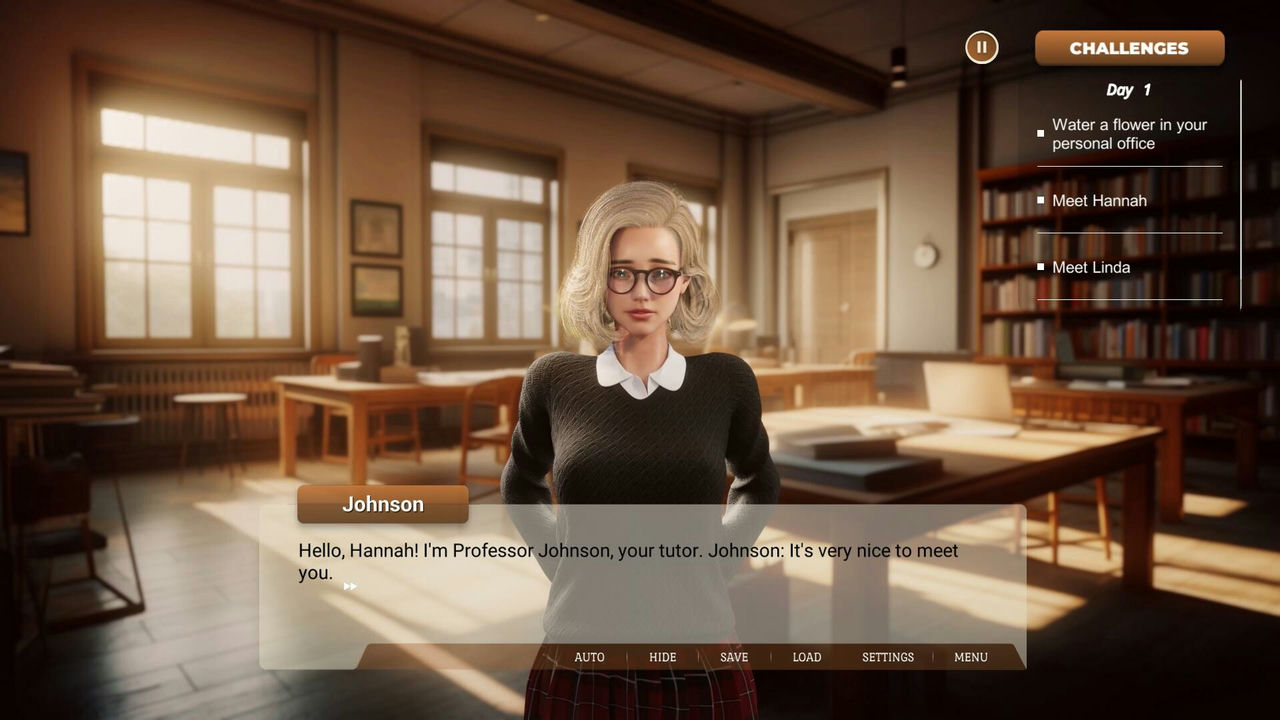This screenshot has width=1280, height=720.
Task: Click the dialogue advance arrows
Action: [350, 586]
